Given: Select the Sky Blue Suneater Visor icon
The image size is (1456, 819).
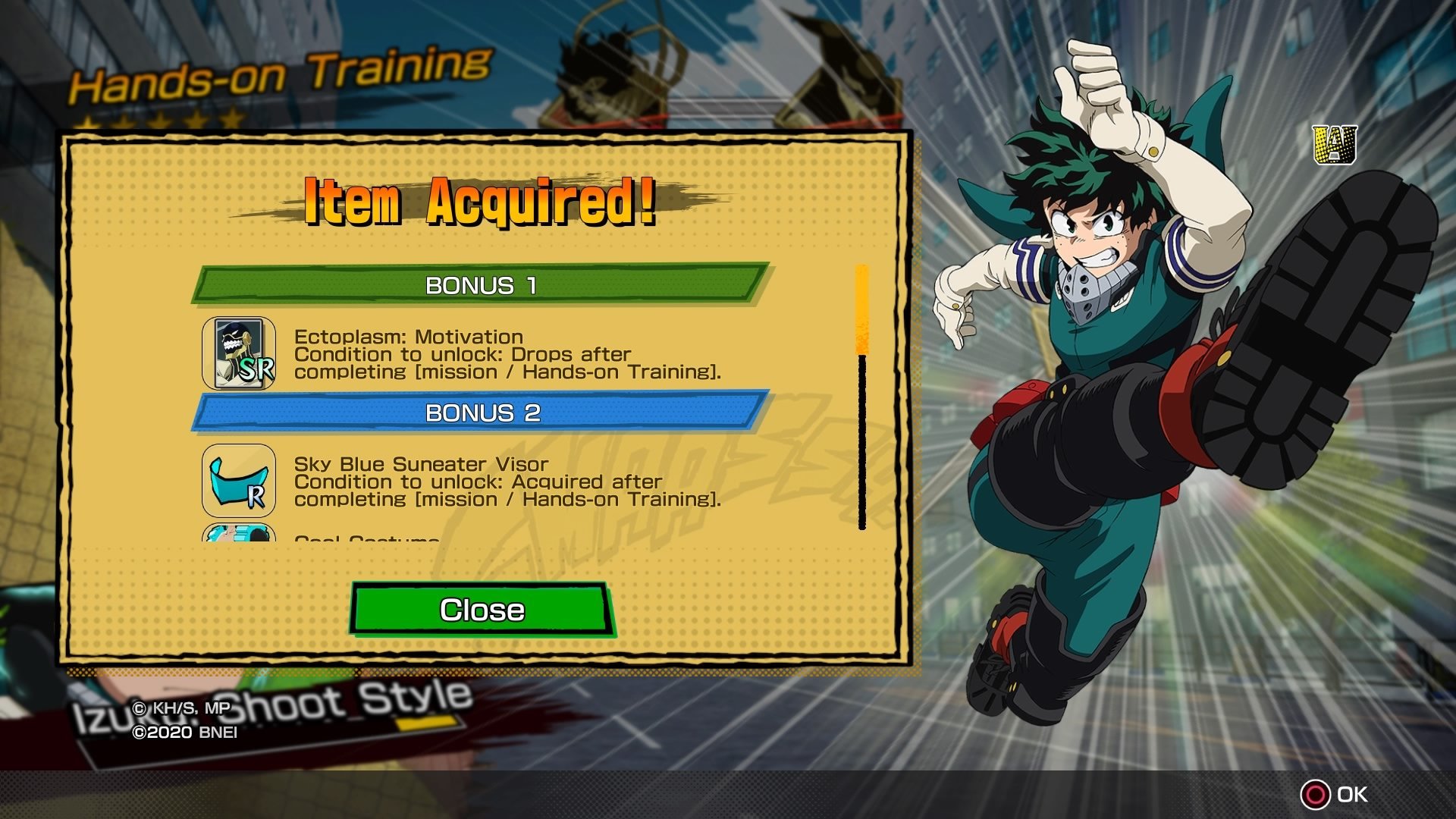Looking at the screenshot, I should (x=239, y=481).
